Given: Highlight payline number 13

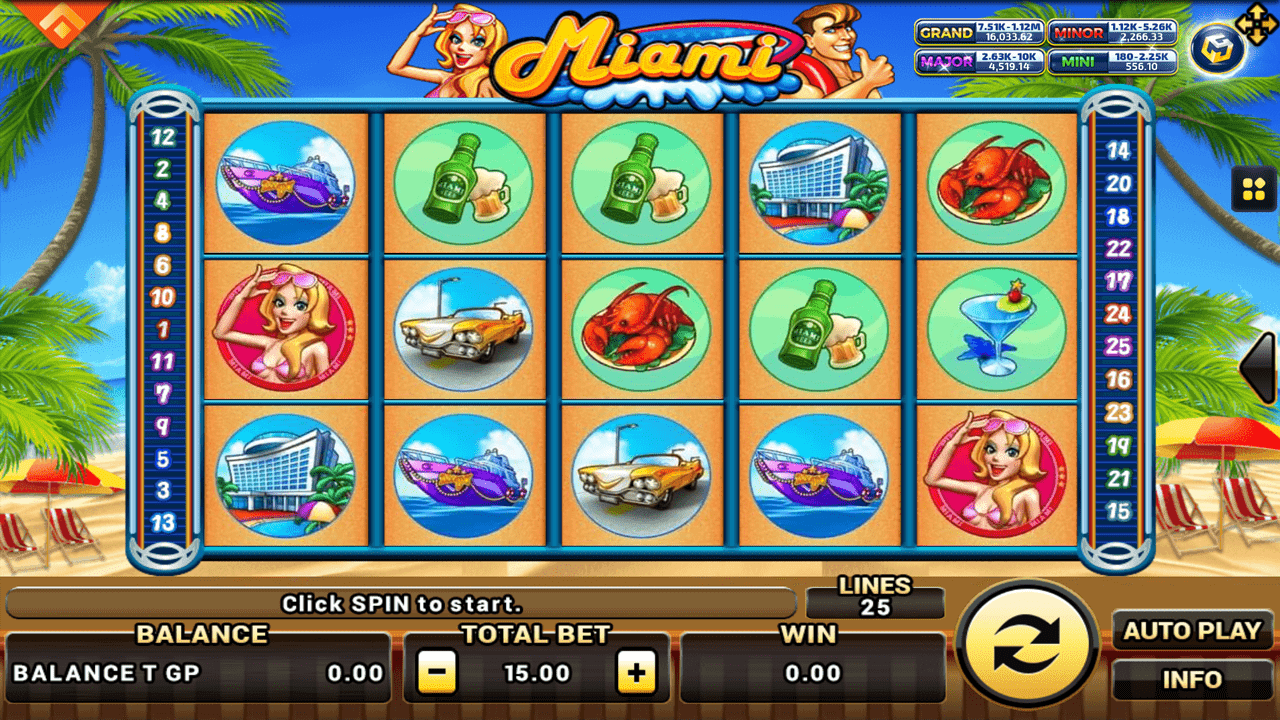Looking at the screenshot, I should pyautogui.click(x=162, y=522).
